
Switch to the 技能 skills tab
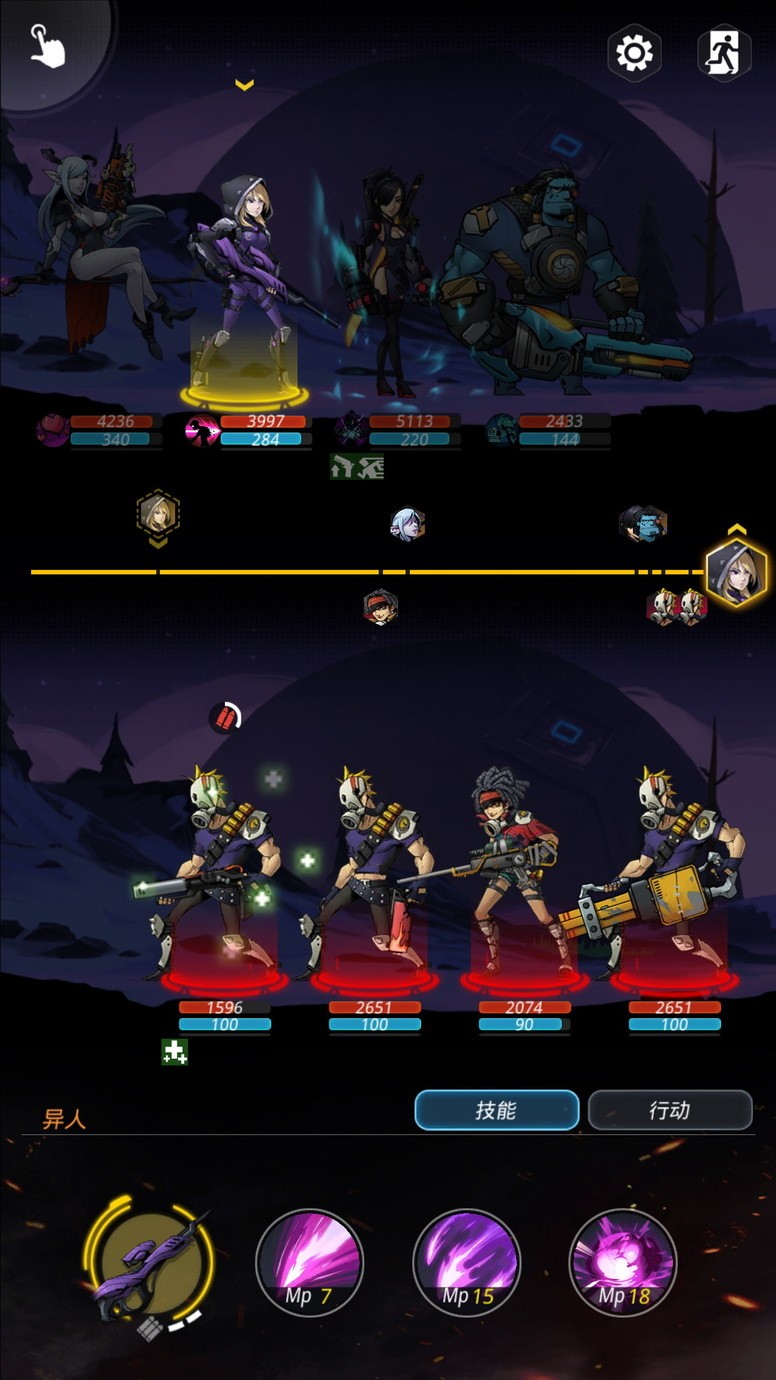coord(496,1110)
